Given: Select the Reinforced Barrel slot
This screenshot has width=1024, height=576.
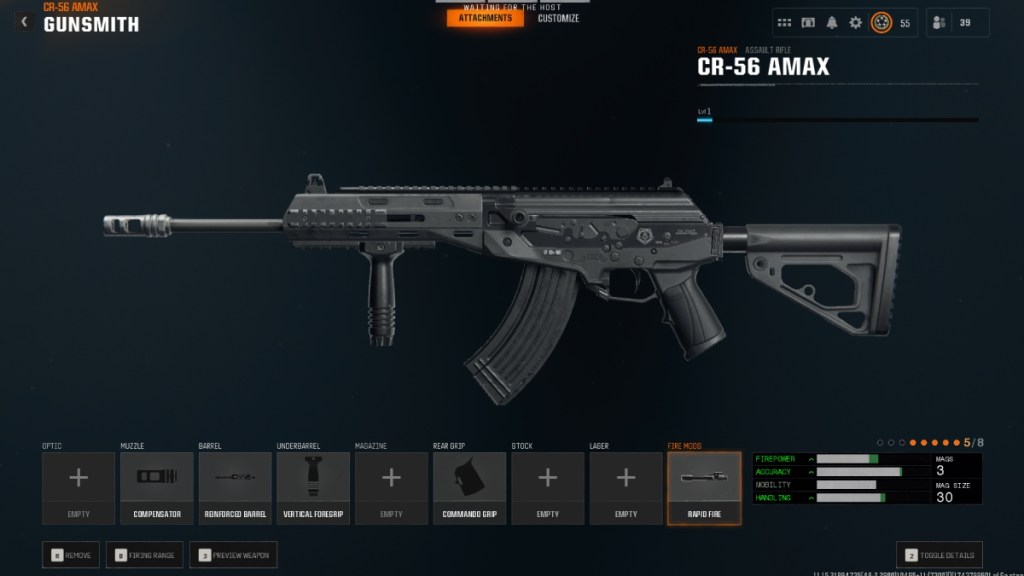Looking at the screenshot, I should pyautogui.click(x=235, y=488).
